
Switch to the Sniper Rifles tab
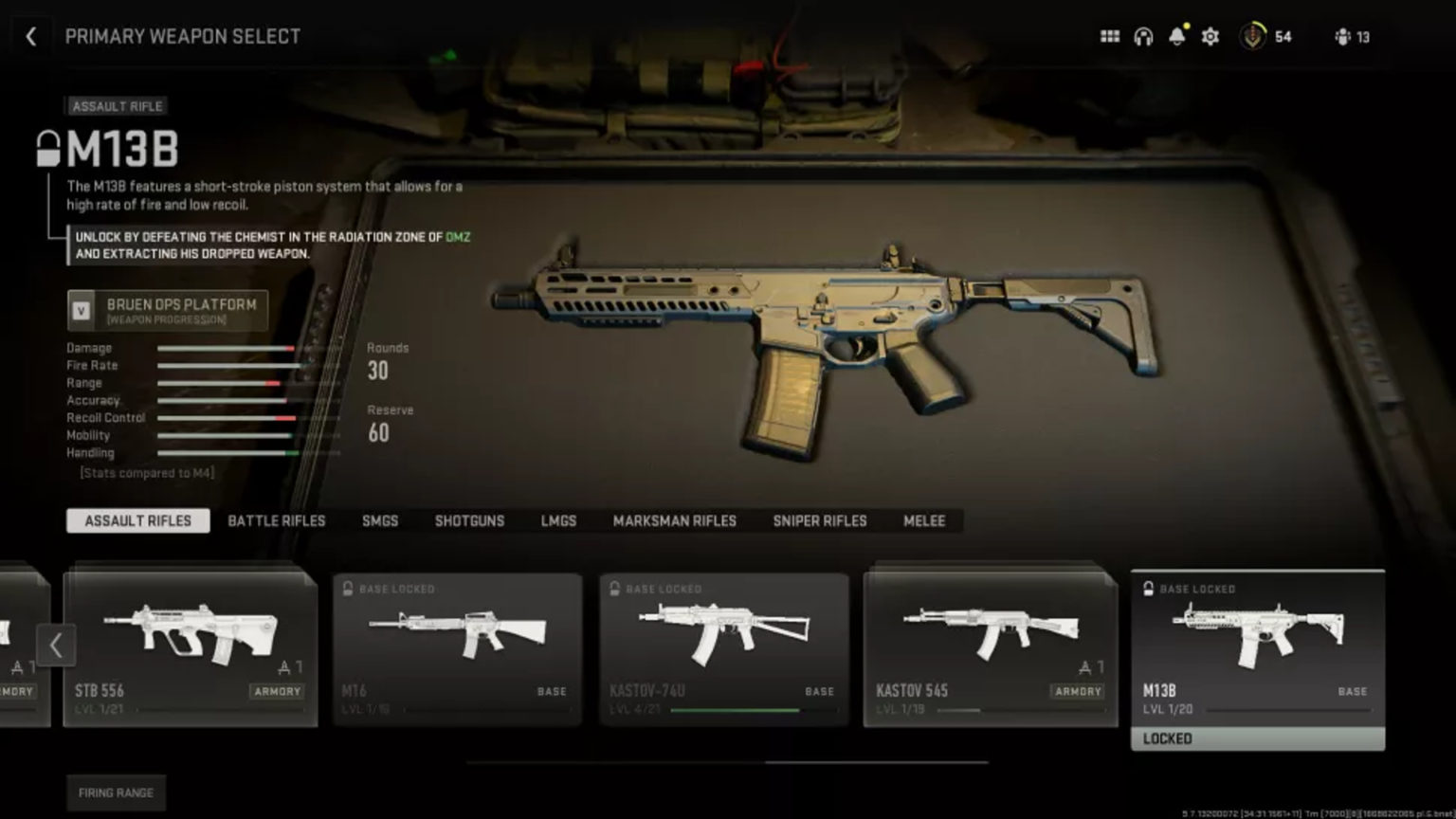coord(818,520)
